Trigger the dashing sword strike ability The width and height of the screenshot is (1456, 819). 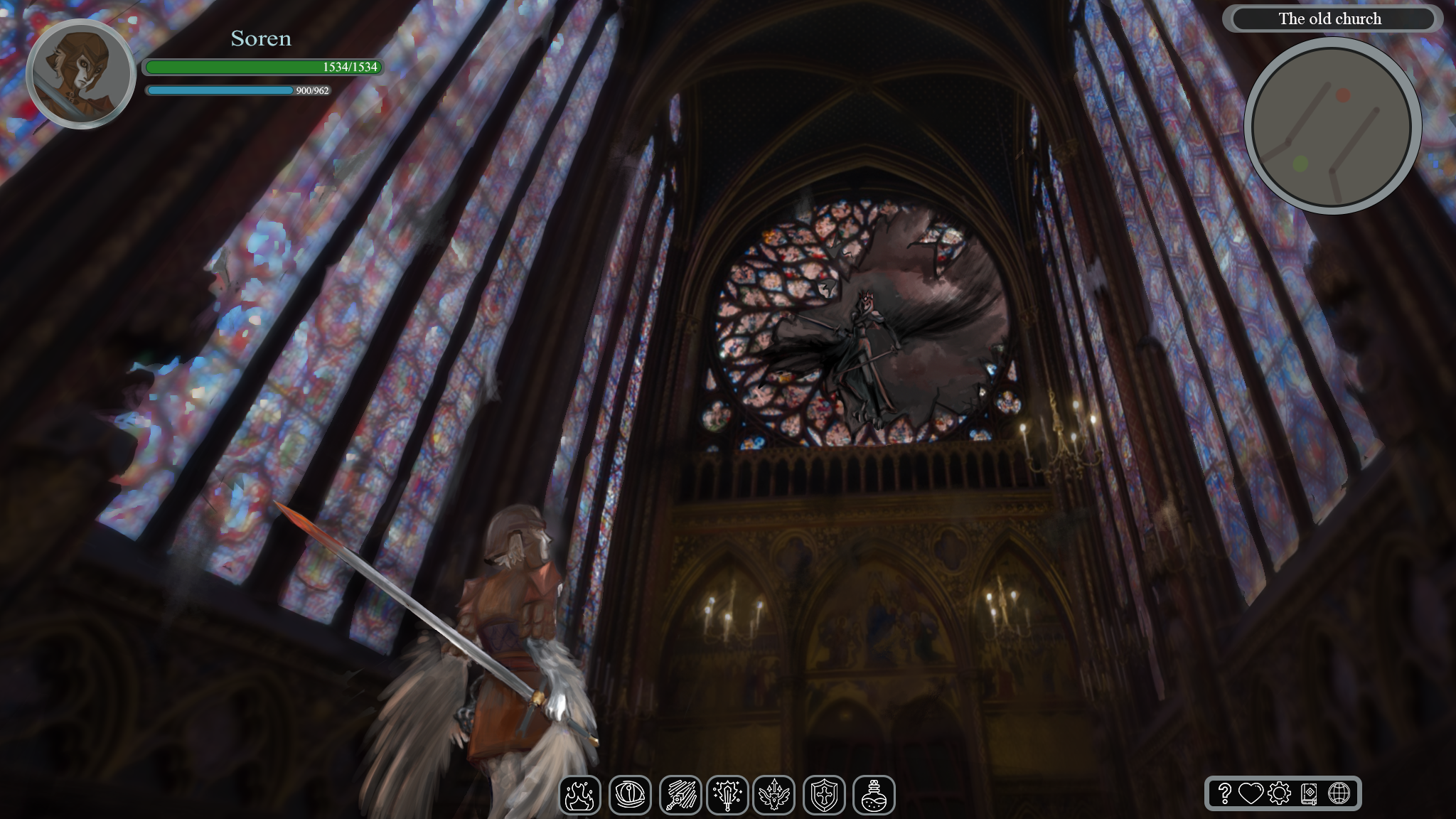(680, 795)
